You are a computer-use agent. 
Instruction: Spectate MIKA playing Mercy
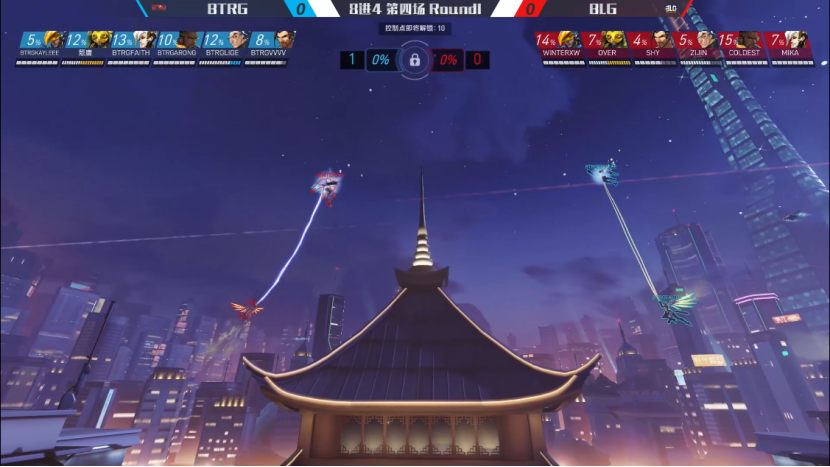click(790, 47)
